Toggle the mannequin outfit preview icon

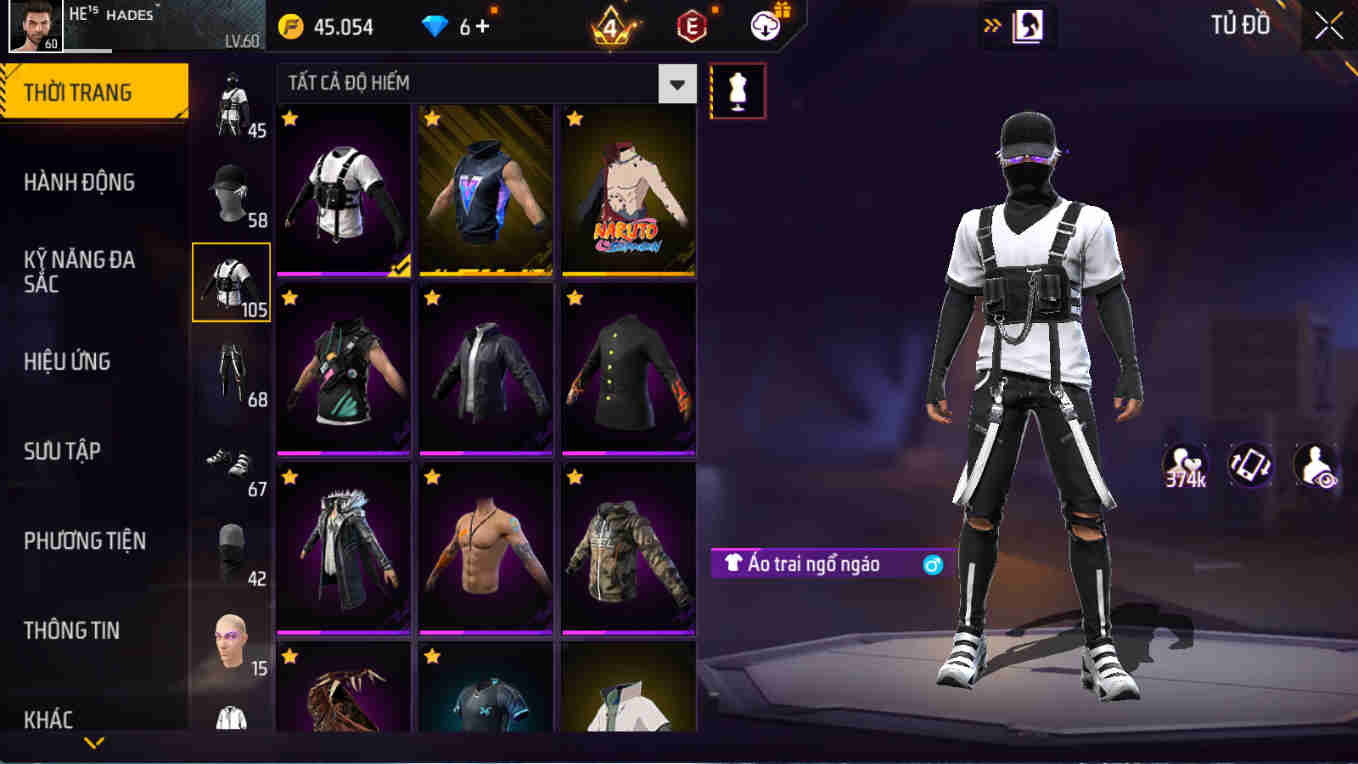737,90
